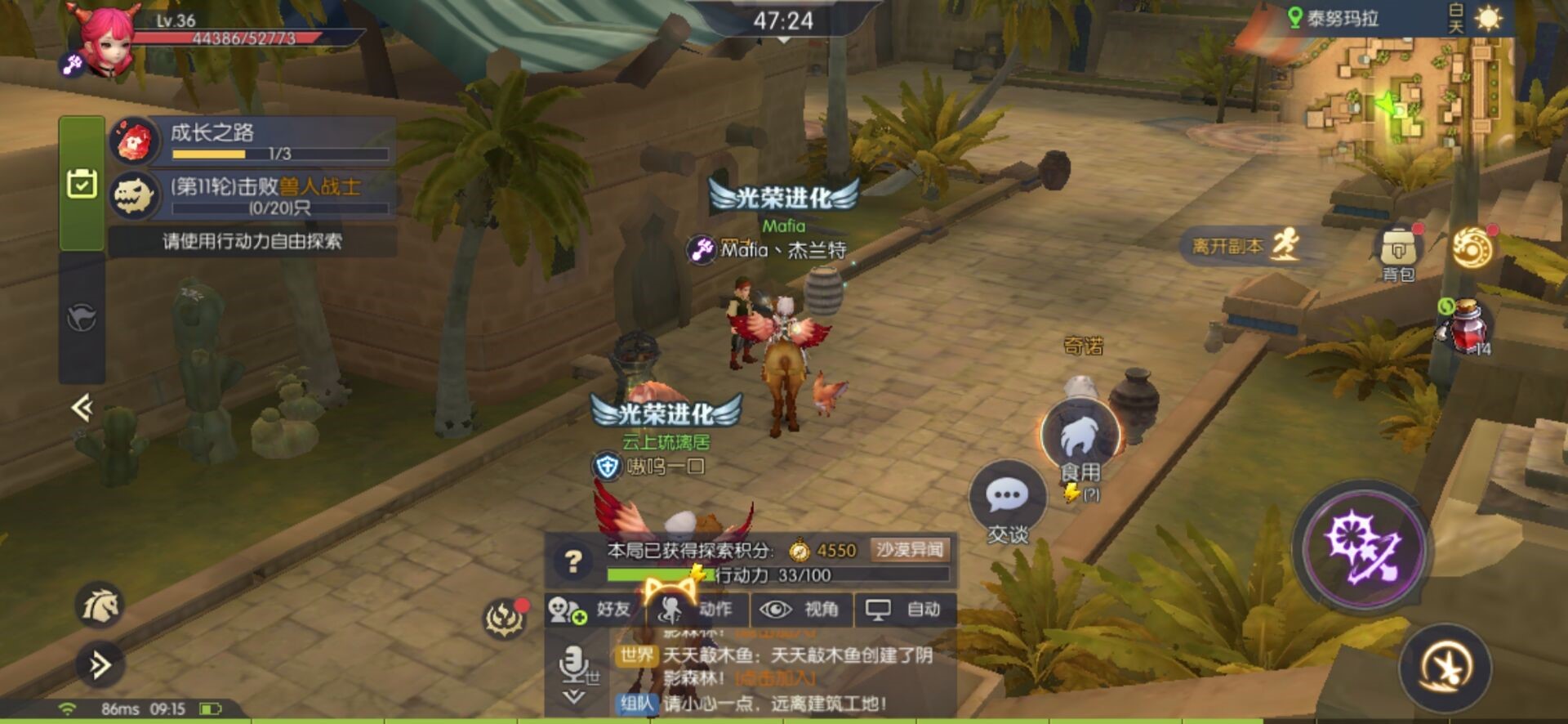Screen dimensions: 1568x724
Task: Open the 好友 friends panel
Action: 594,610
